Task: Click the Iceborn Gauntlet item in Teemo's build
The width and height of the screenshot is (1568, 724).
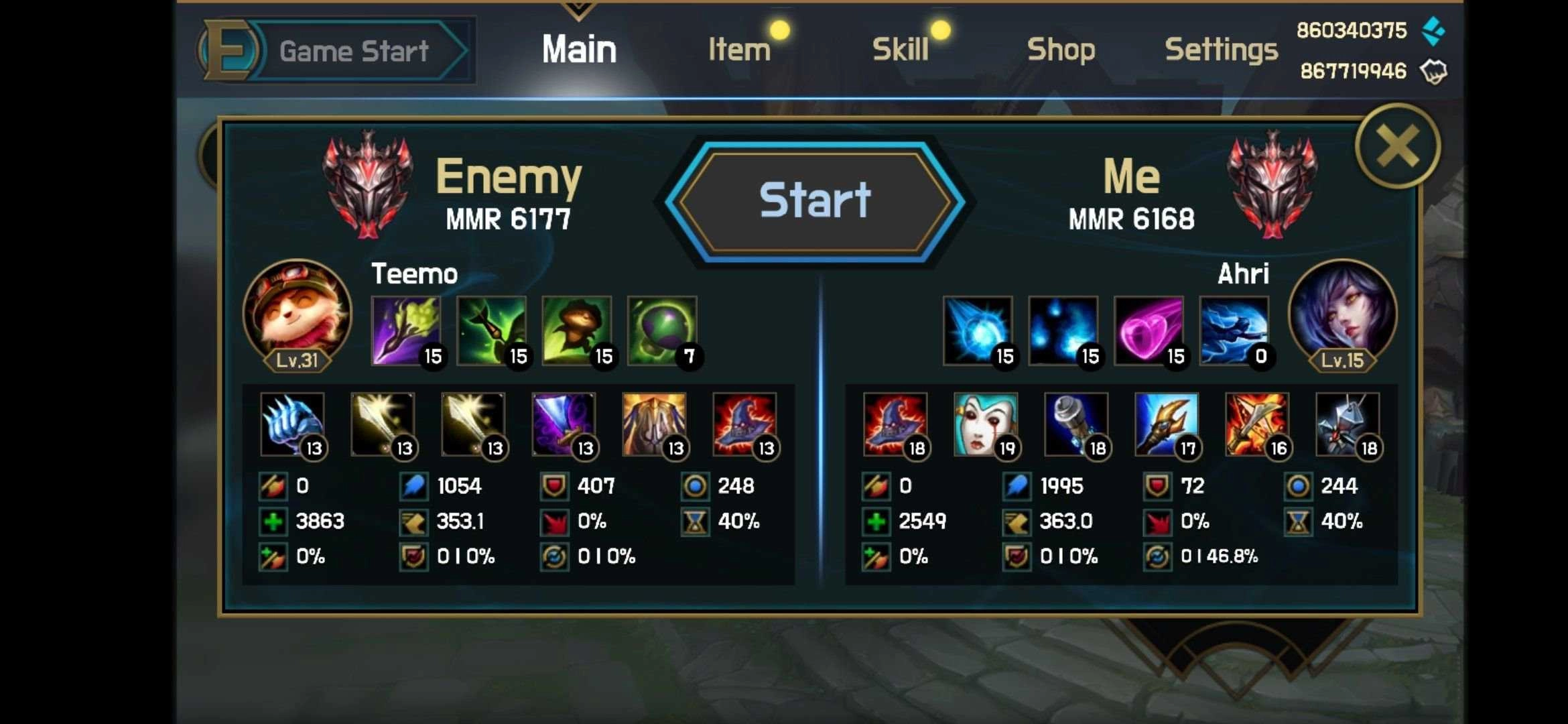Action: coord(293,424)
